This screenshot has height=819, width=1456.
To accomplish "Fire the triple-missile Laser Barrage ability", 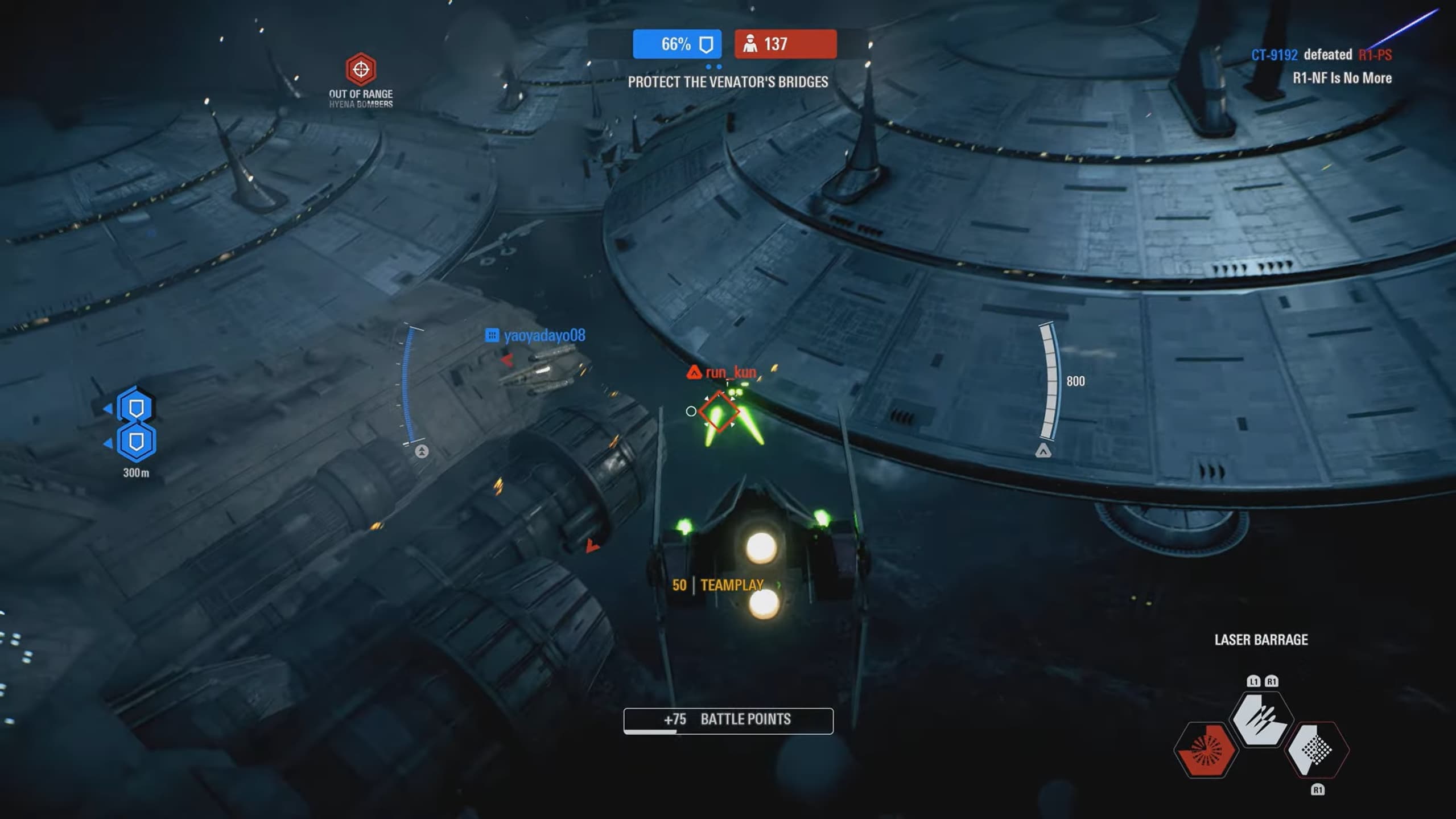I will (1261, 720).
